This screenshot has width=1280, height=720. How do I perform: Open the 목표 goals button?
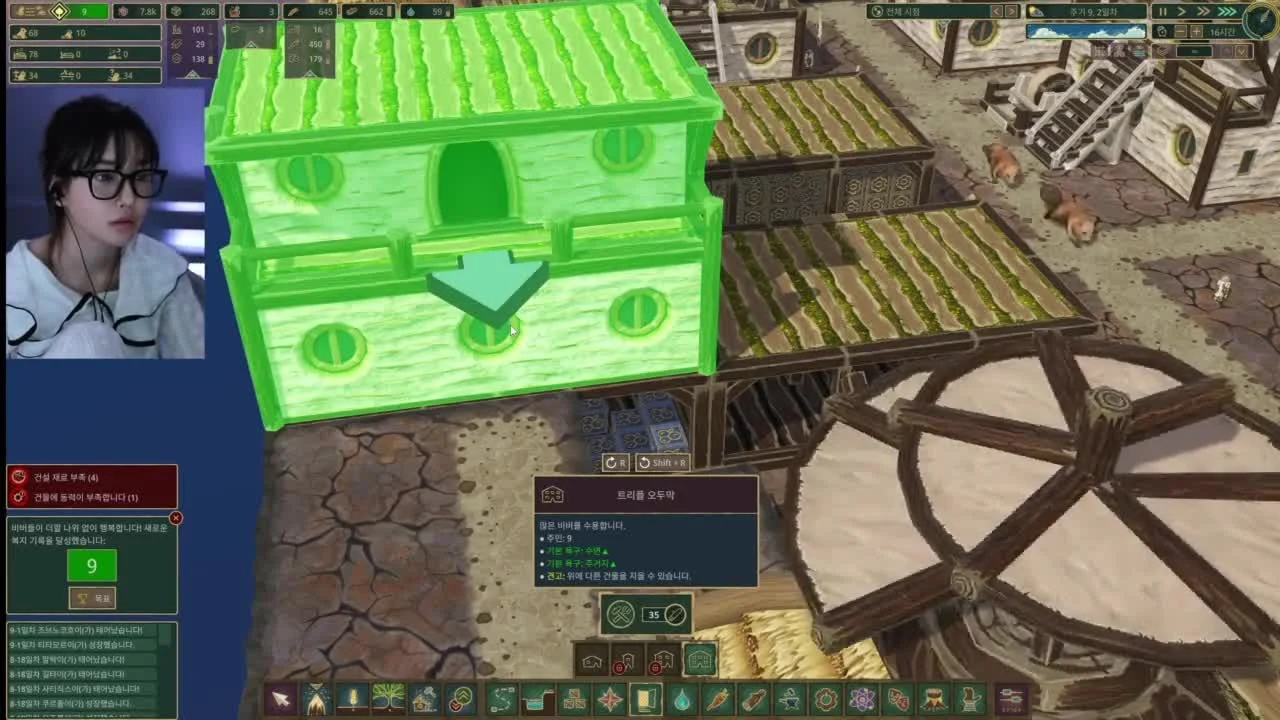pos(92,598)
